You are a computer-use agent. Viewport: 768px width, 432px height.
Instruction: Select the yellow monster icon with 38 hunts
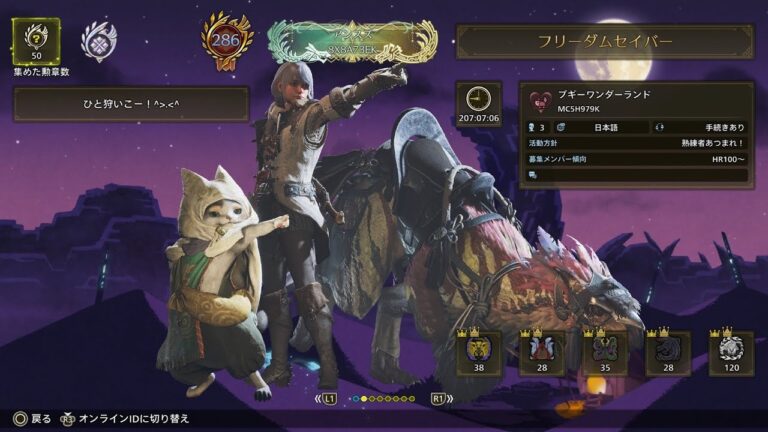[x=477, y=352]
